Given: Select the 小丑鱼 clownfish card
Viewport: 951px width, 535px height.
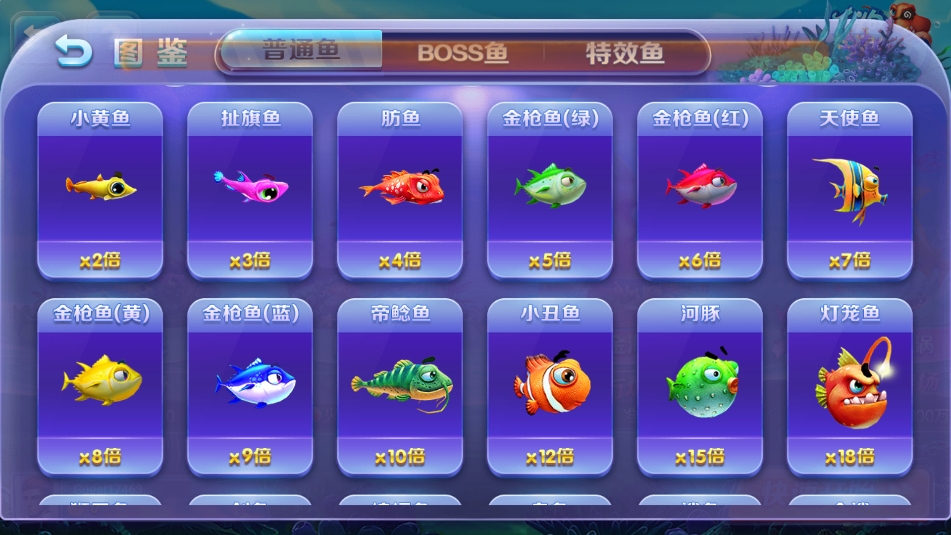Looking at the screenshot, I should pos(550,386).
